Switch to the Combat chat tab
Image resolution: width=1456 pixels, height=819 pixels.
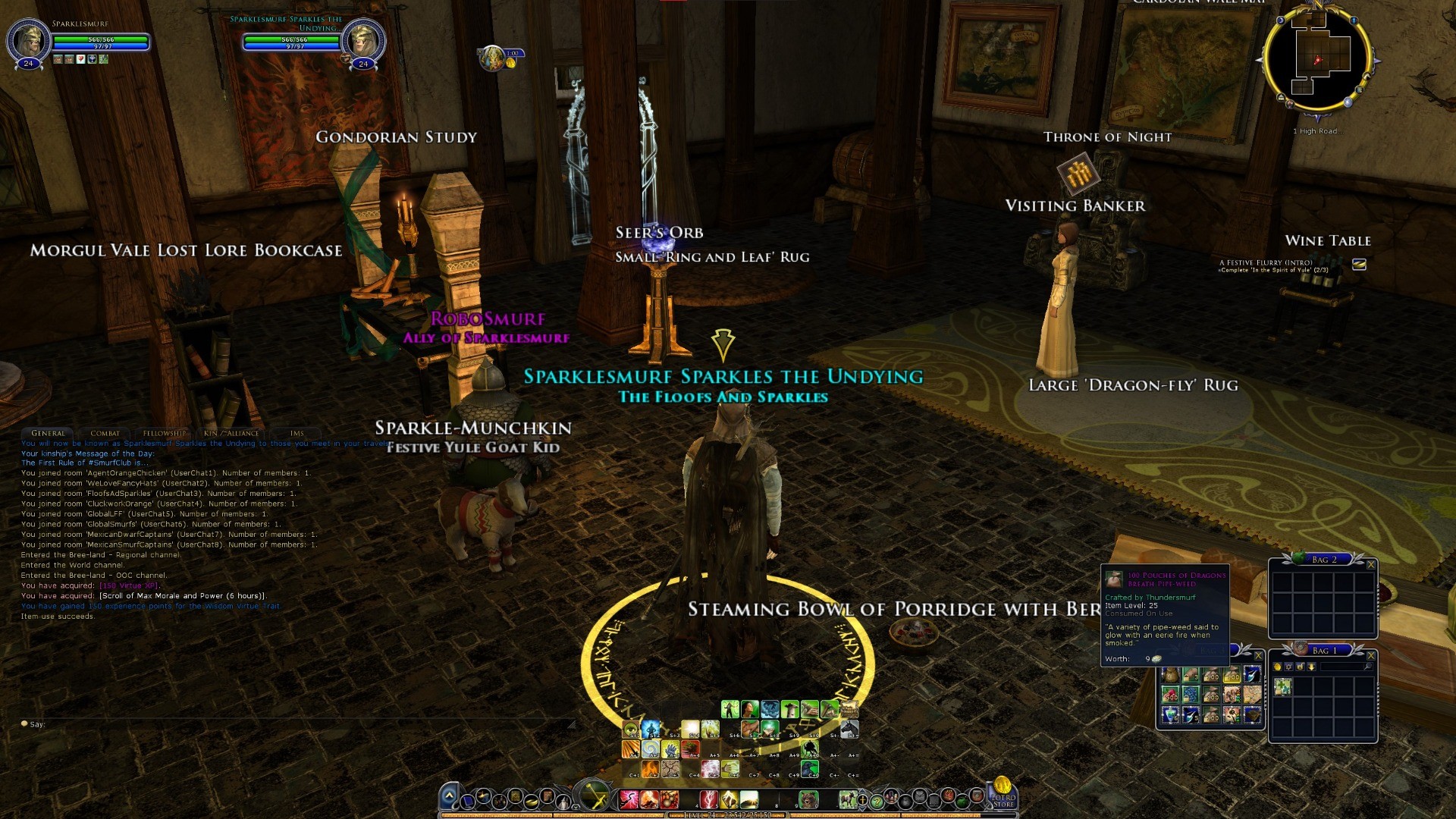click(105, 434)
